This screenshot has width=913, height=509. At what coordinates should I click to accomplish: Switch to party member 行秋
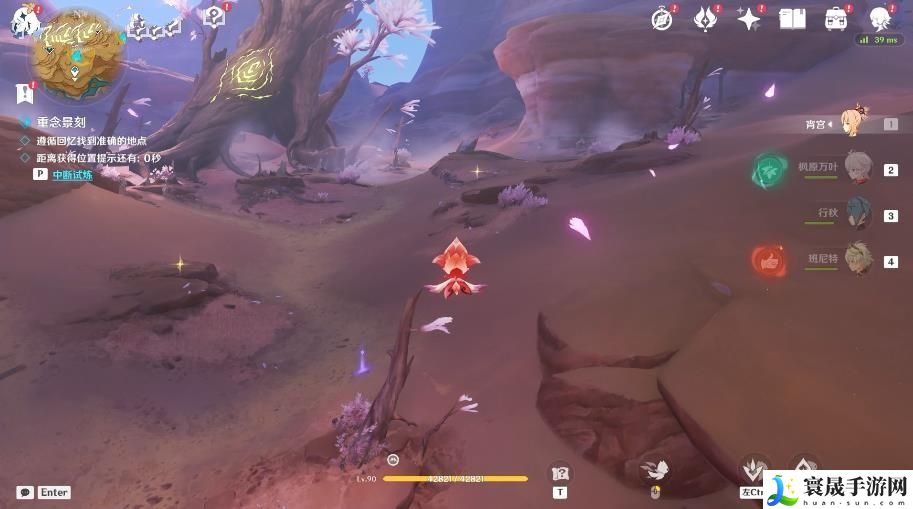tap(857, 213)
